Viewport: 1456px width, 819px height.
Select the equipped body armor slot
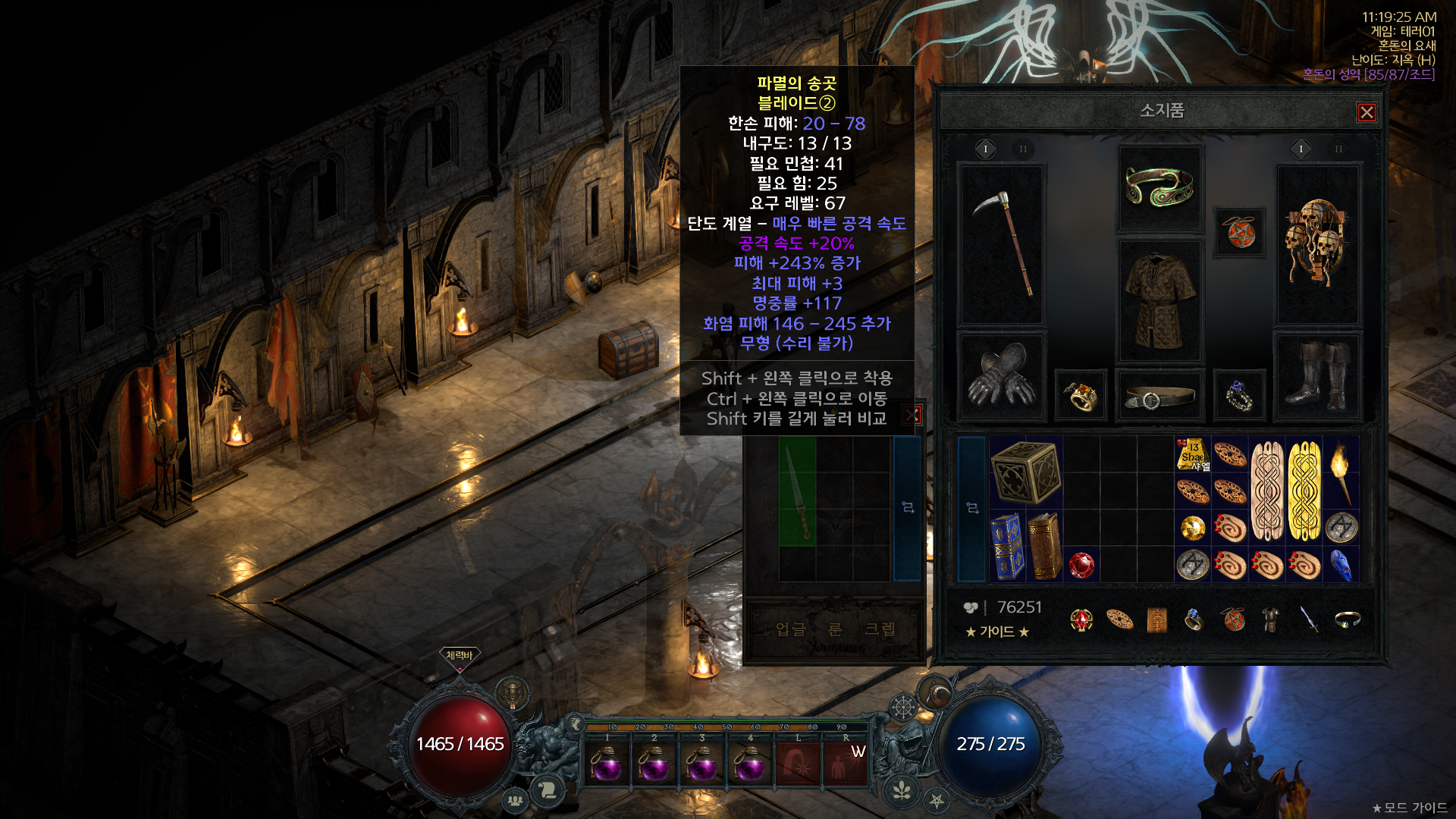(1159, 300)
